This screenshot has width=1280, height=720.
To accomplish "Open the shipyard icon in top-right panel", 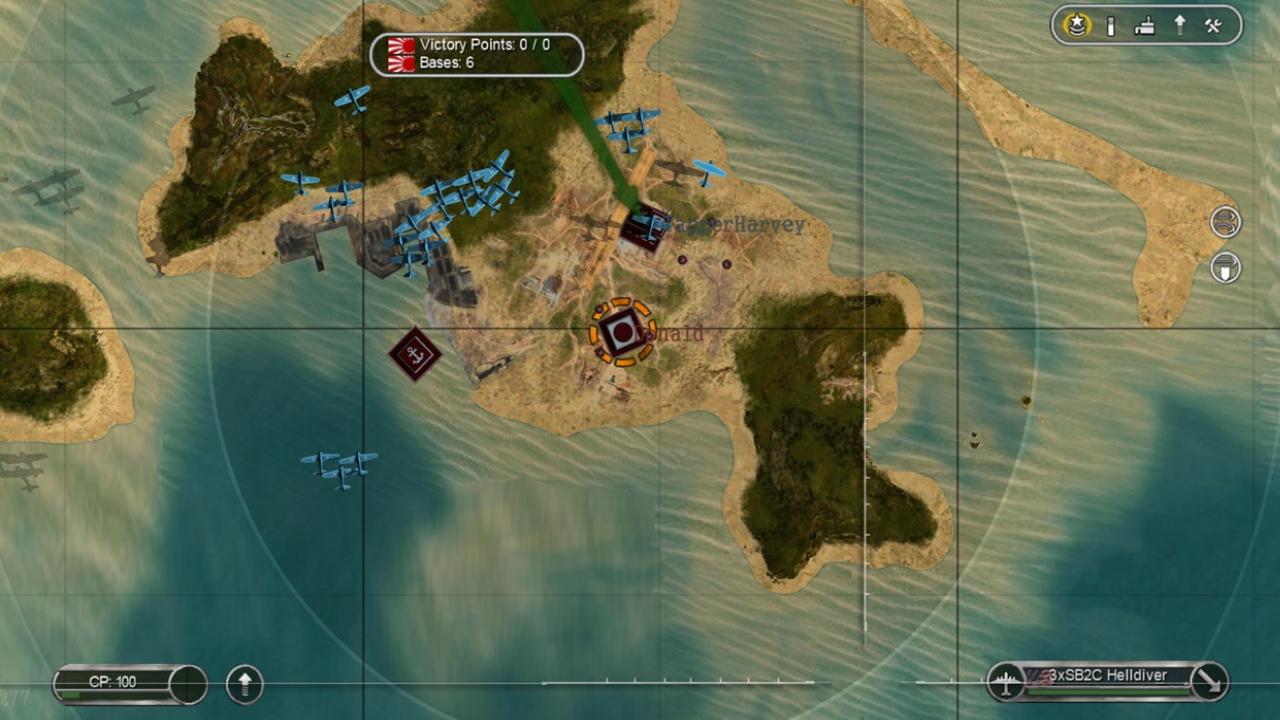I will coord(1145,25).
